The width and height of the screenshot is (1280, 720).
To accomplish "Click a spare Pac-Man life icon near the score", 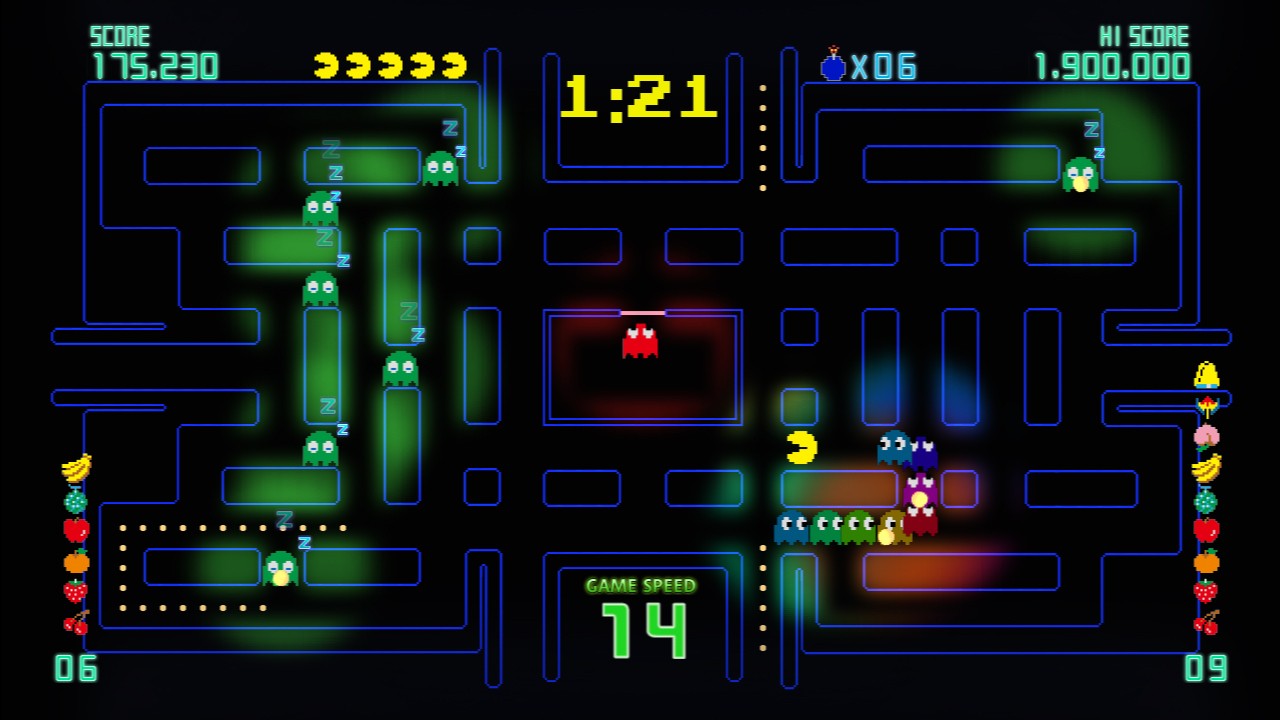I will click(x=326, y=63).
